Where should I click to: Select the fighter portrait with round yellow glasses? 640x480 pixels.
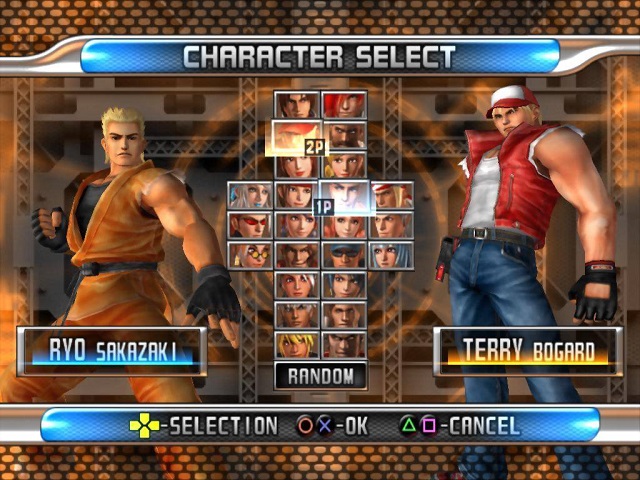250,255
